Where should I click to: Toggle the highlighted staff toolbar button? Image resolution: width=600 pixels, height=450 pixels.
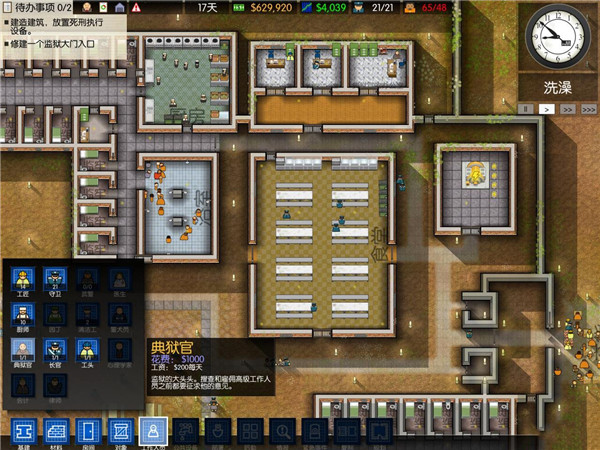pos(154,432)
